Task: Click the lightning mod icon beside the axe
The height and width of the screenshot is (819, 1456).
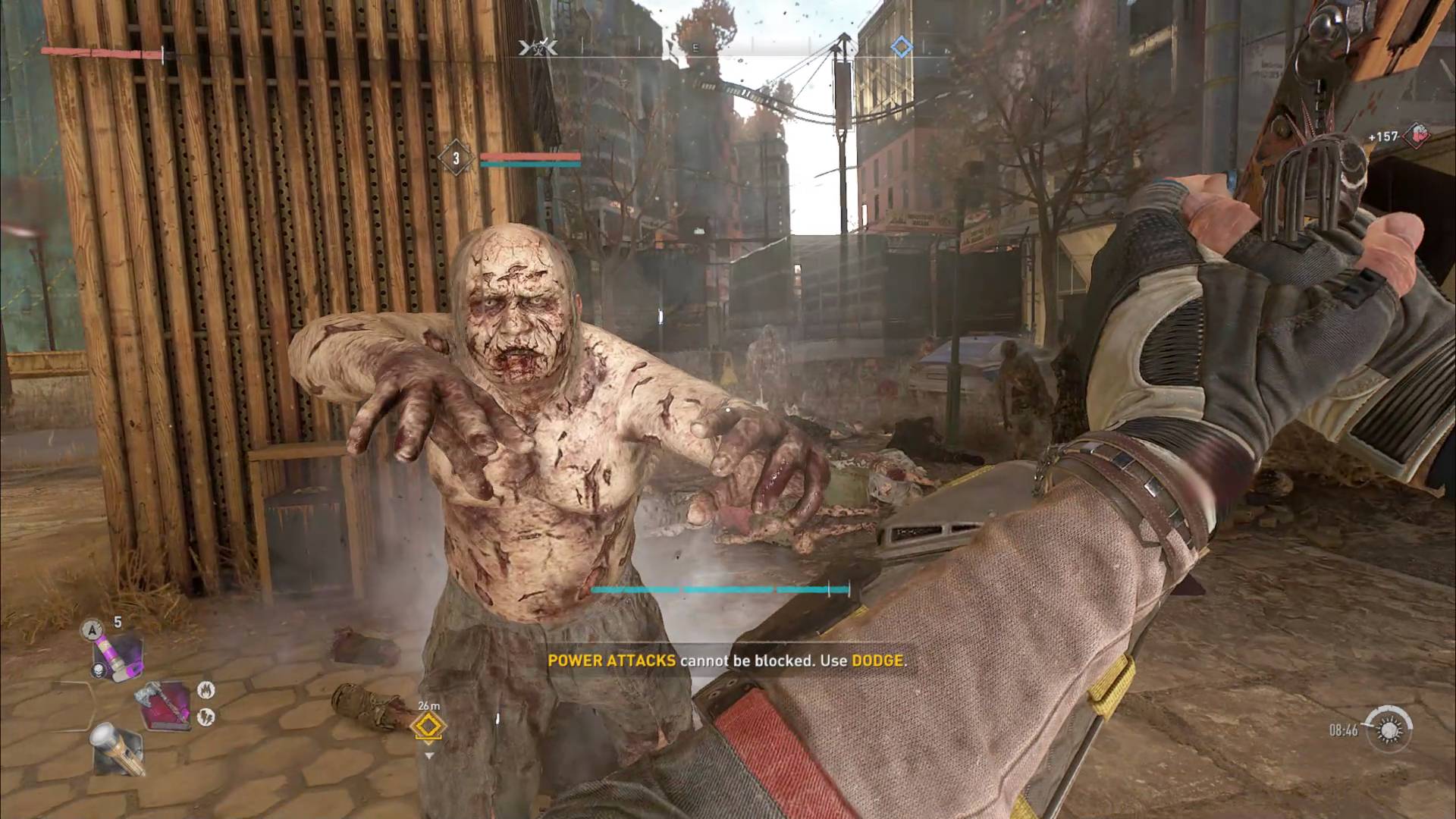Action: [x=206, y=716]
